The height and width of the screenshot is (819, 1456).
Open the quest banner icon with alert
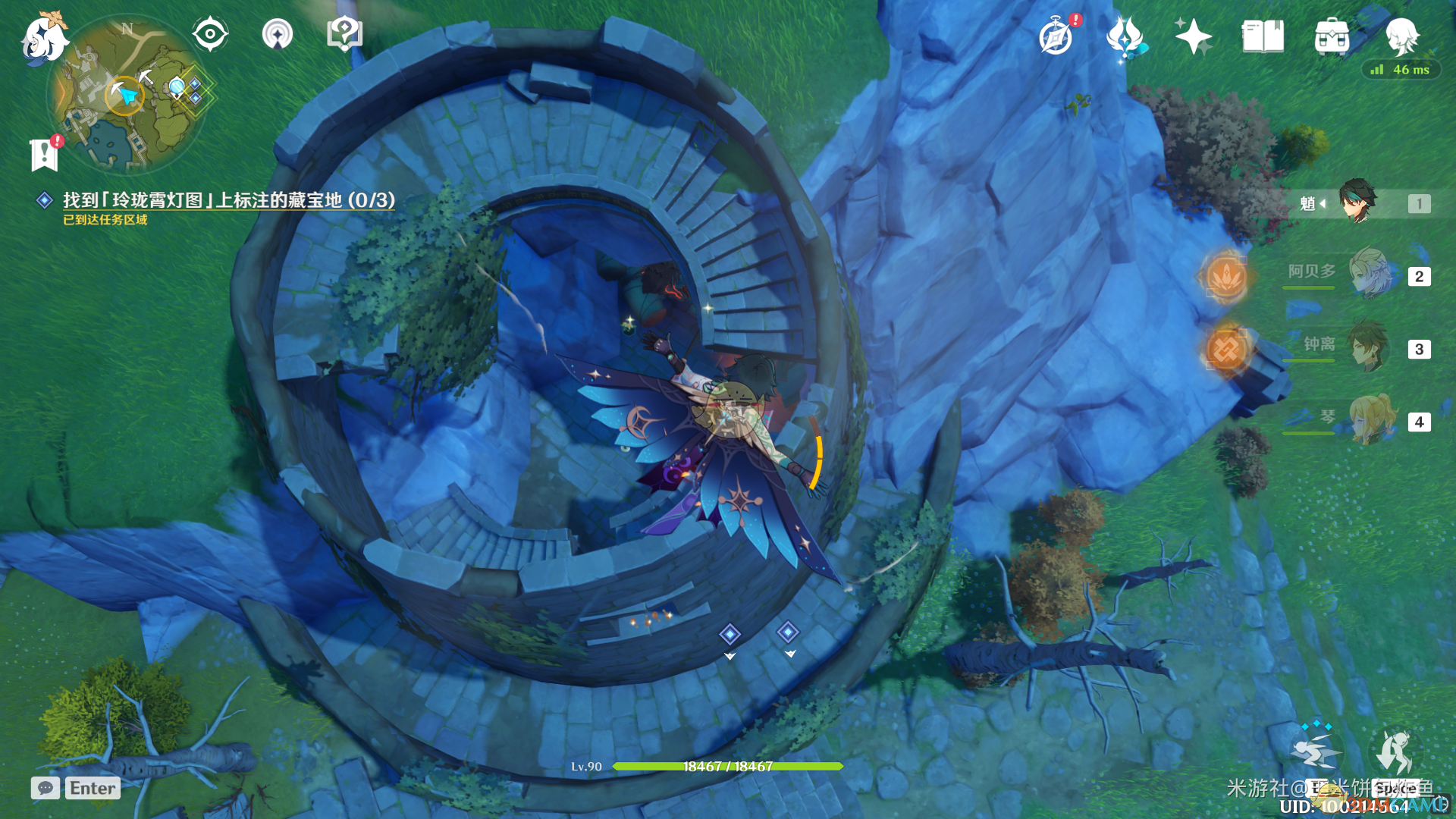(45, 154)
